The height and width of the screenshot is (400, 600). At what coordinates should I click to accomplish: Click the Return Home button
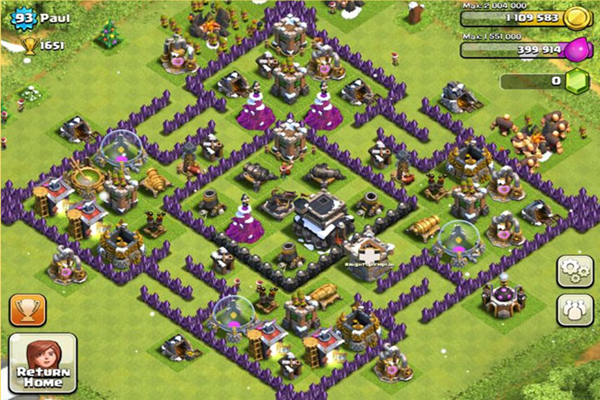tap(42, 362)
